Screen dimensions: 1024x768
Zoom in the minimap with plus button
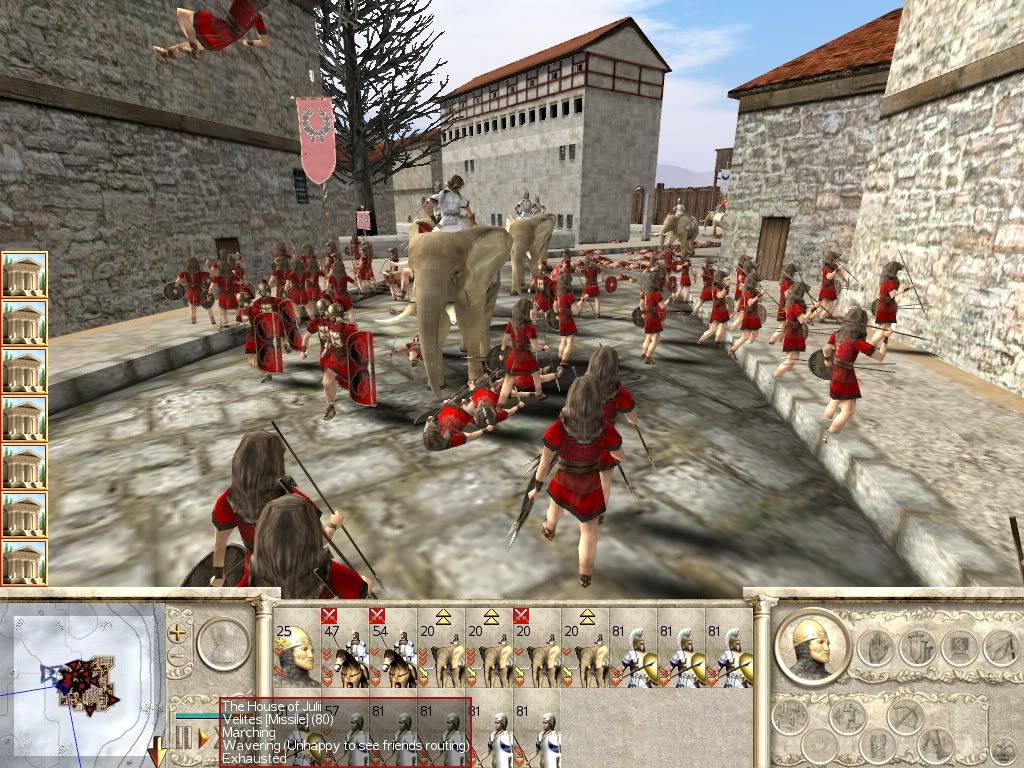(x=179, y=632)
